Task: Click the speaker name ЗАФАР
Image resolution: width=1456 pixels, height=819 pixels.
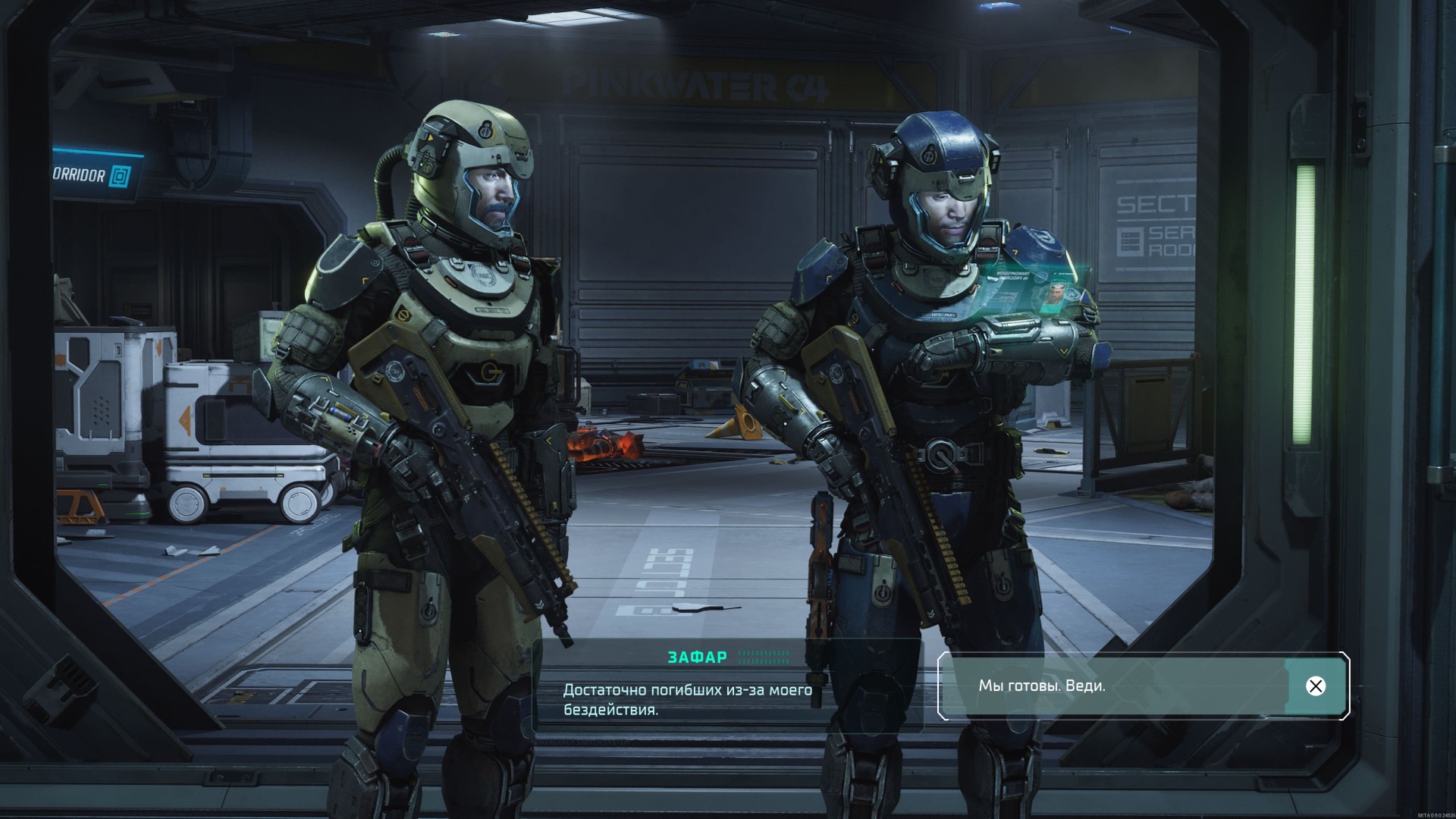Action: pos(697,657)
